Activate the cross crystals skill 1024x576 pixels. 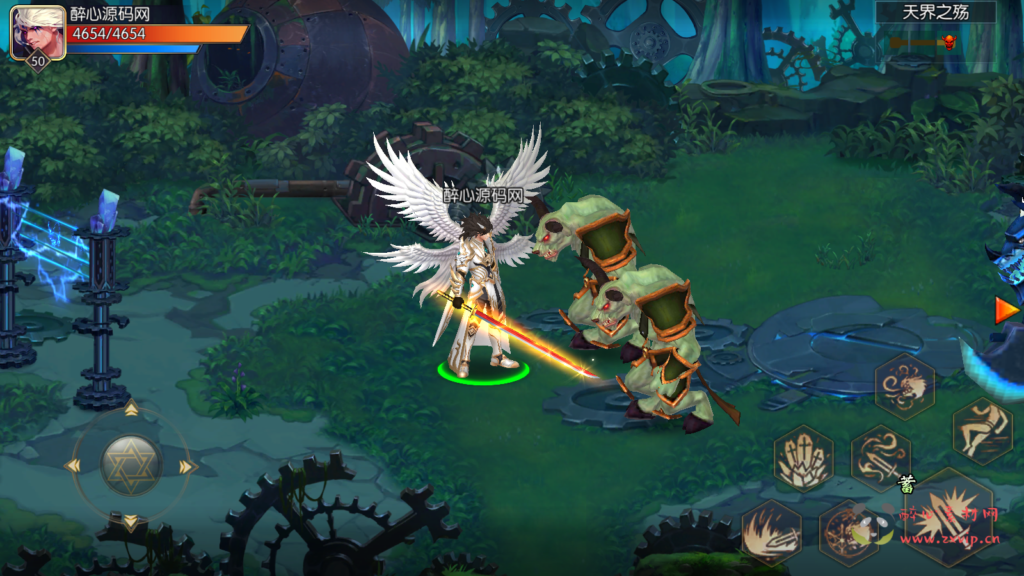pos(803,458)
